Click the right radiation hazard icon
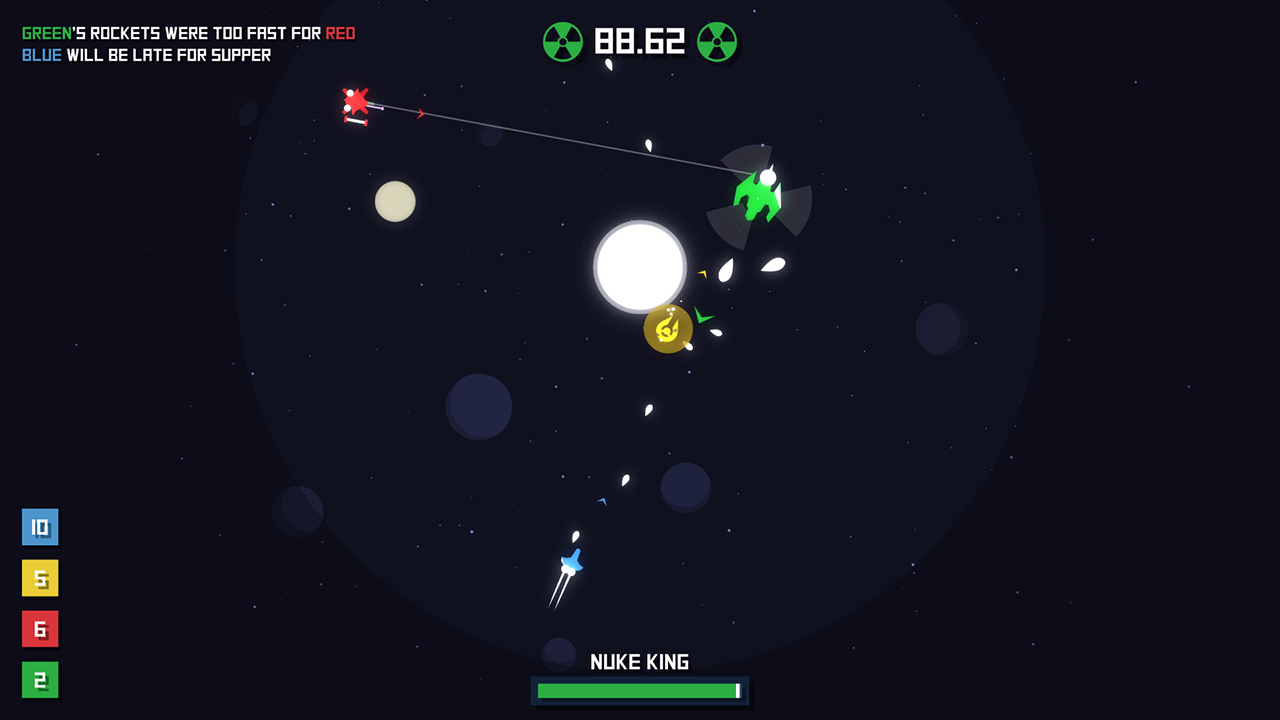 click(718, 43)
